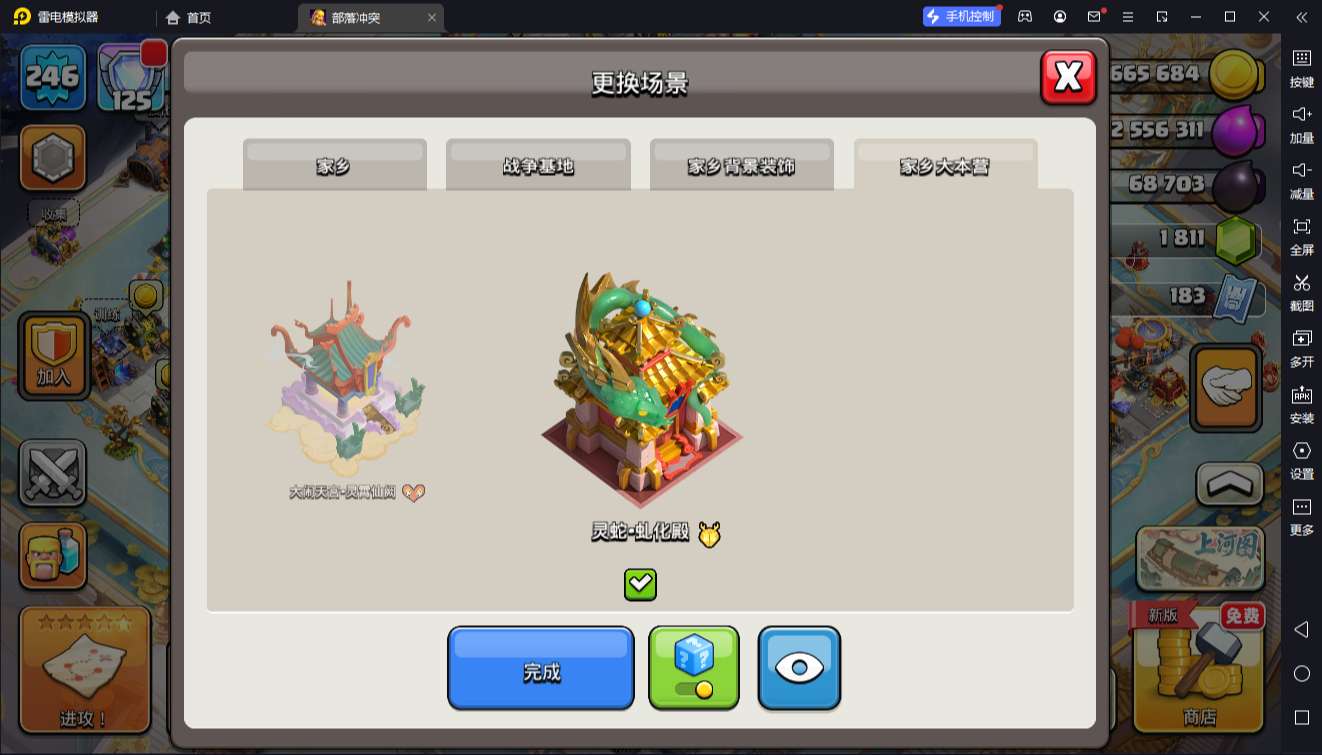Close the 更换场景 dialog
The width and height of the screenshot is (1322, 755).
[x=1068, y=77]
